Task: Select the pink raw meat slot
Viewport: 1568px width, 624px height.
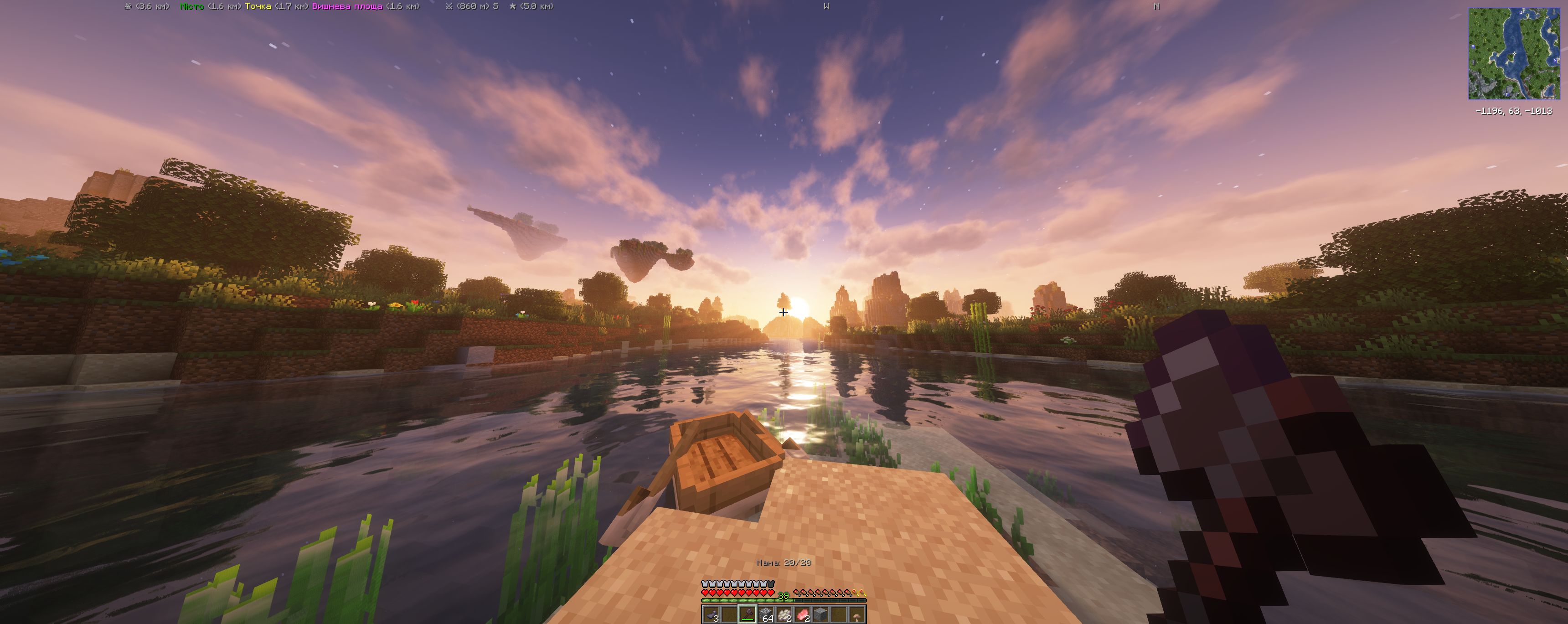Action: (x=802, y=614)
